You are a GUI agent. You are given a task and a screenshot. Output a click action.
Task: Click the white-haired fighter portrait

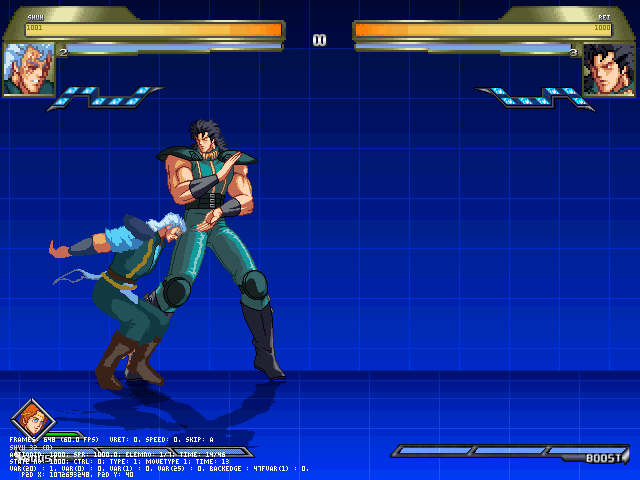(x=28, y=69)
